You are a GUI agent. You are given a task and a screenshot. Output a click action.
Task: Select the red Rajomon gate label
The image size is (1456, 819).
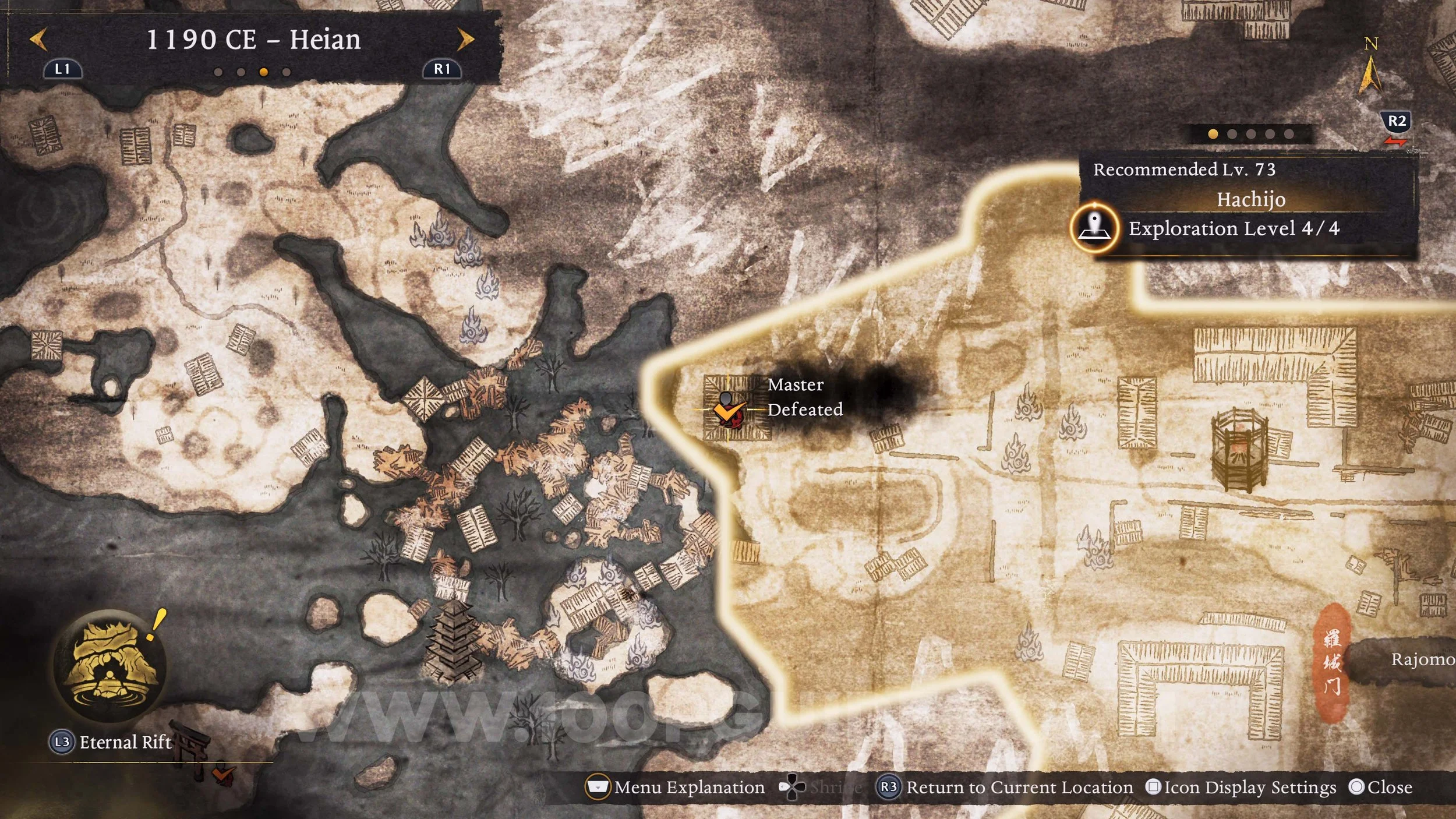coord(1332,663)
